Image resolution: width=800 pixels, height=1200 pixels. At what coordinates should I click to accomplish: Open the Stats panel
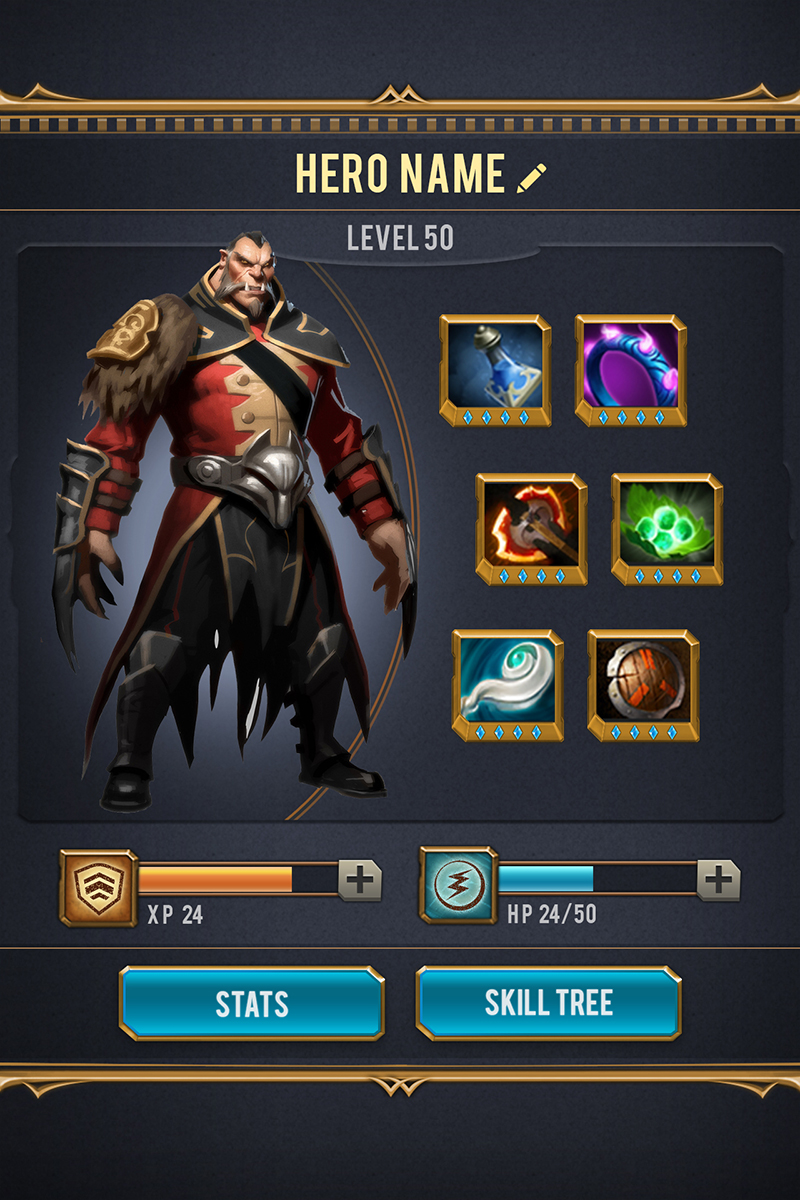(252, 1003)
